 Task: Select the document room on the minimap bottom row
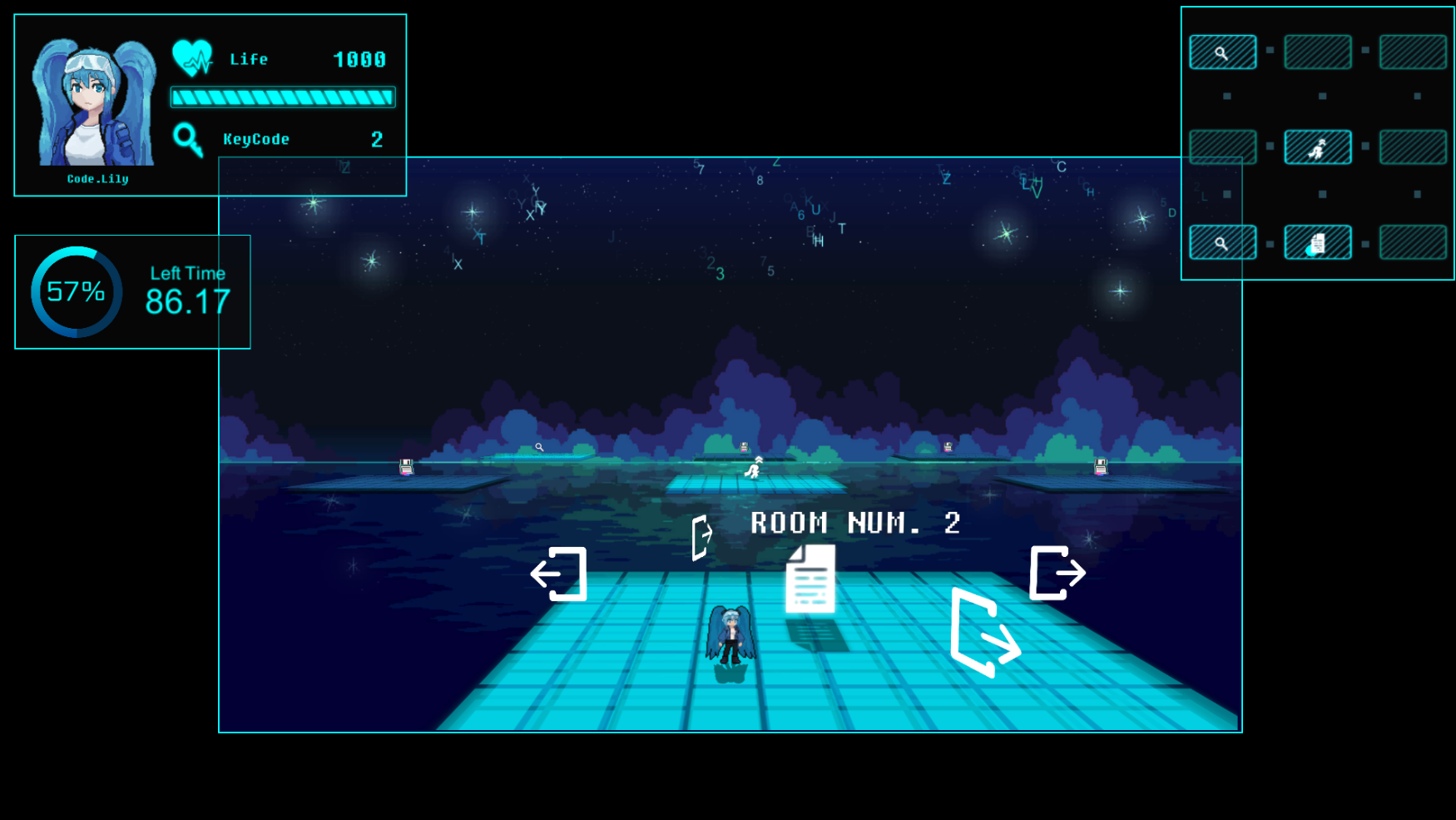point(1317,241)
